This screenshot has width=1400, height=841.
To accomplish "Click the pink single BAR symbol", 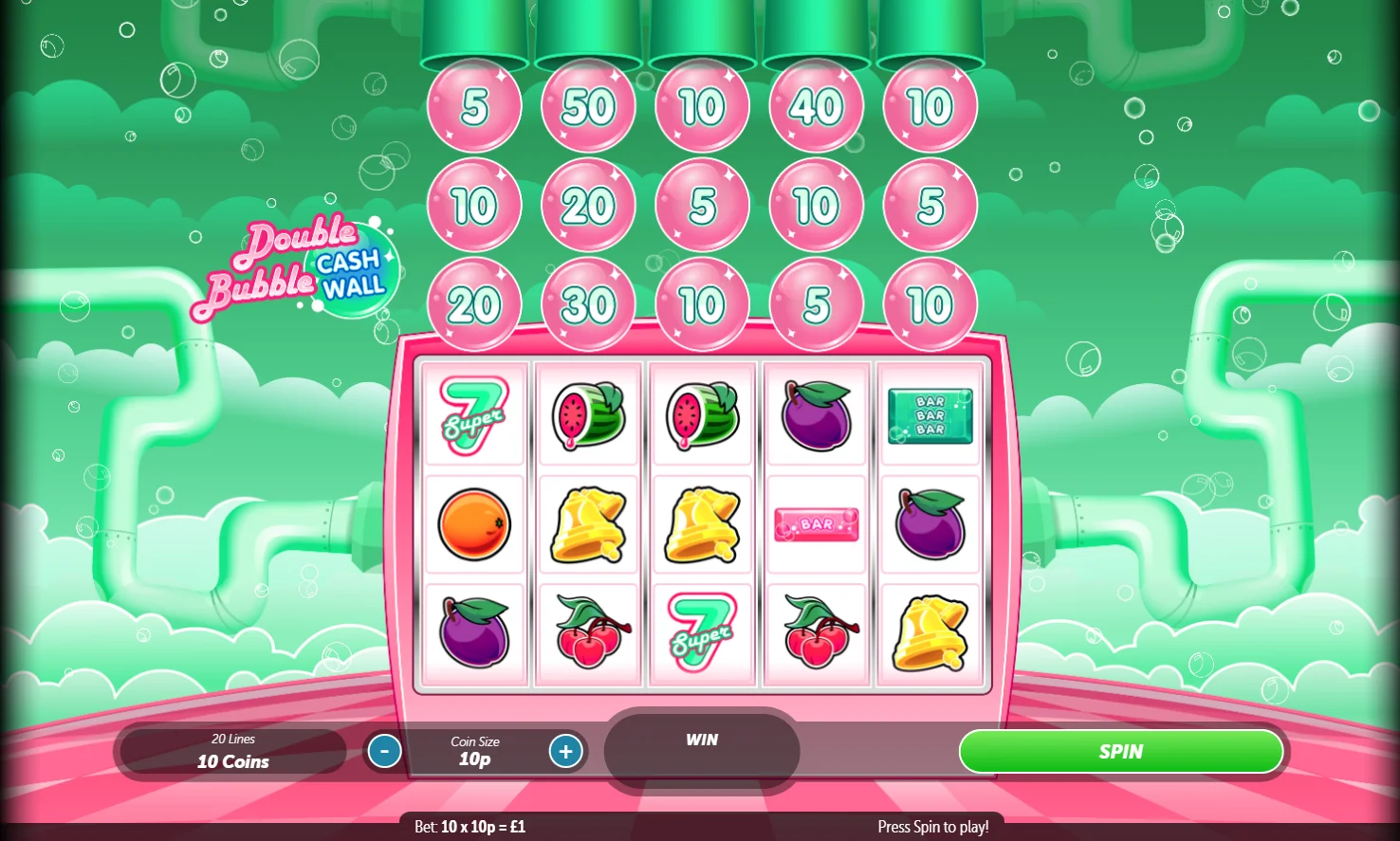I will click(816, 523).
